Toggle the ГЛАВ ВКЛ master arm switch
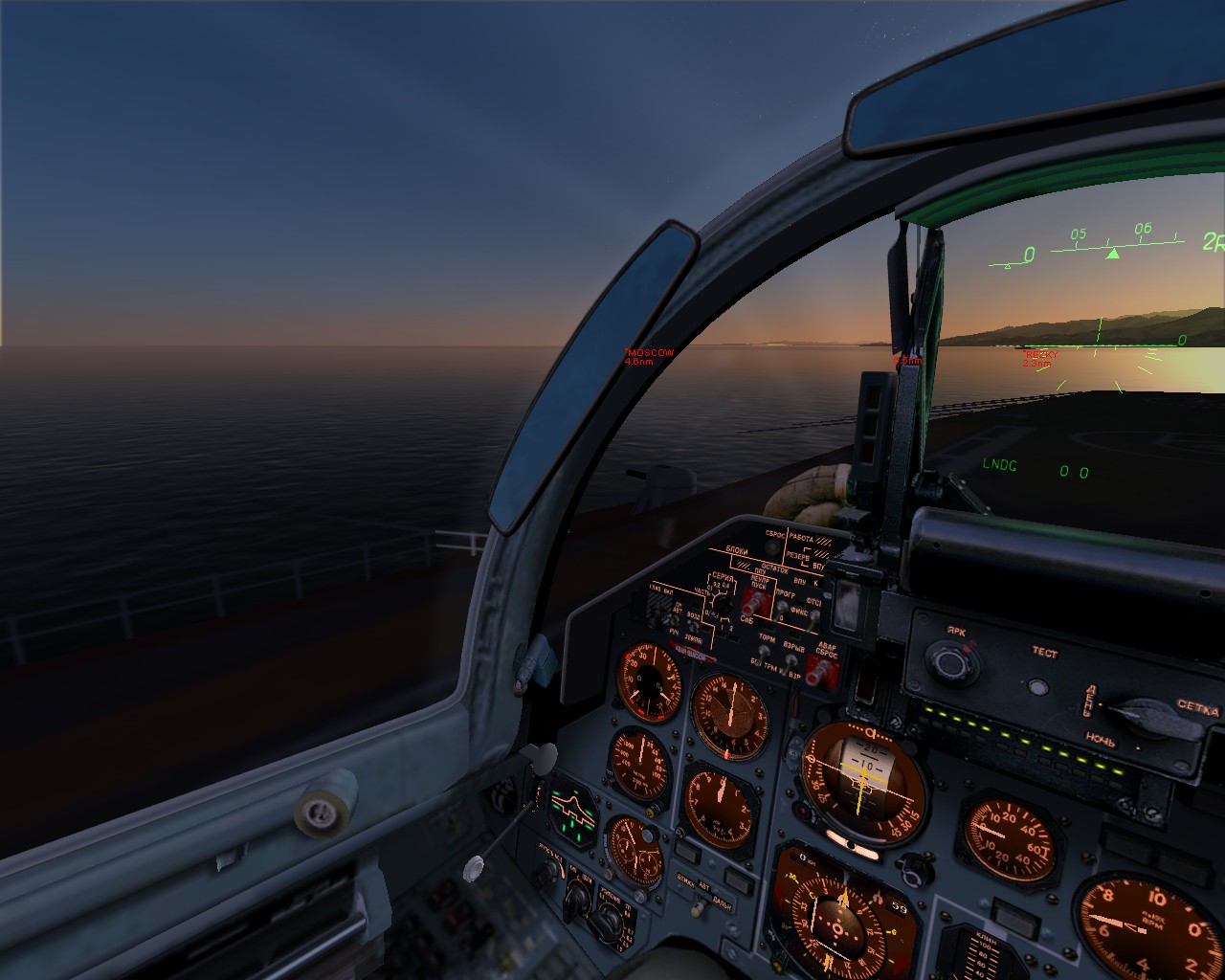Screen dimensions: 1225x980 [x=658, y=612]
